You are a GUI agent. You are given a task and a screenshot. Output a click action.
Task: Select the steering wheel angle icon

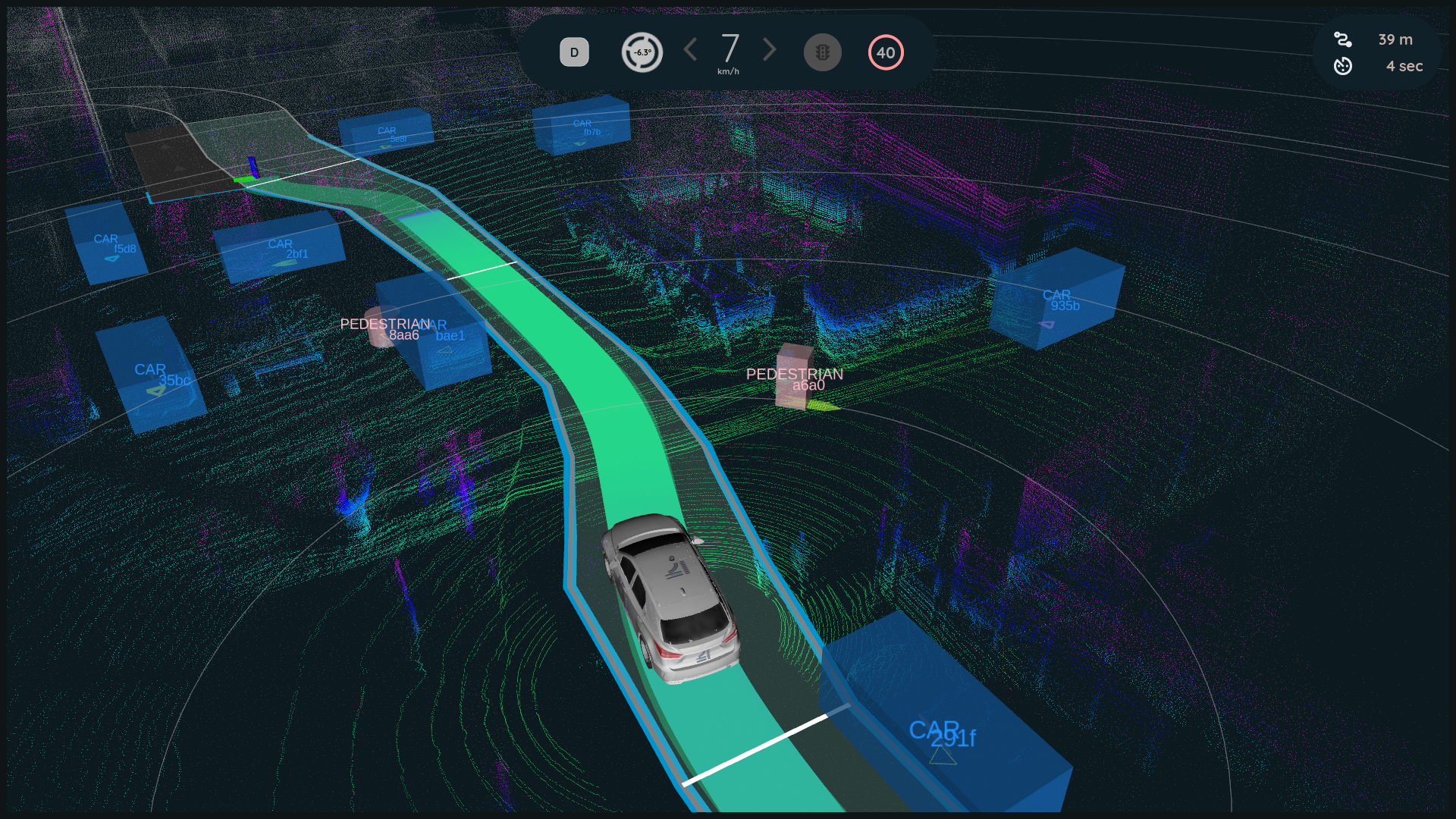(x=642, y=52)
